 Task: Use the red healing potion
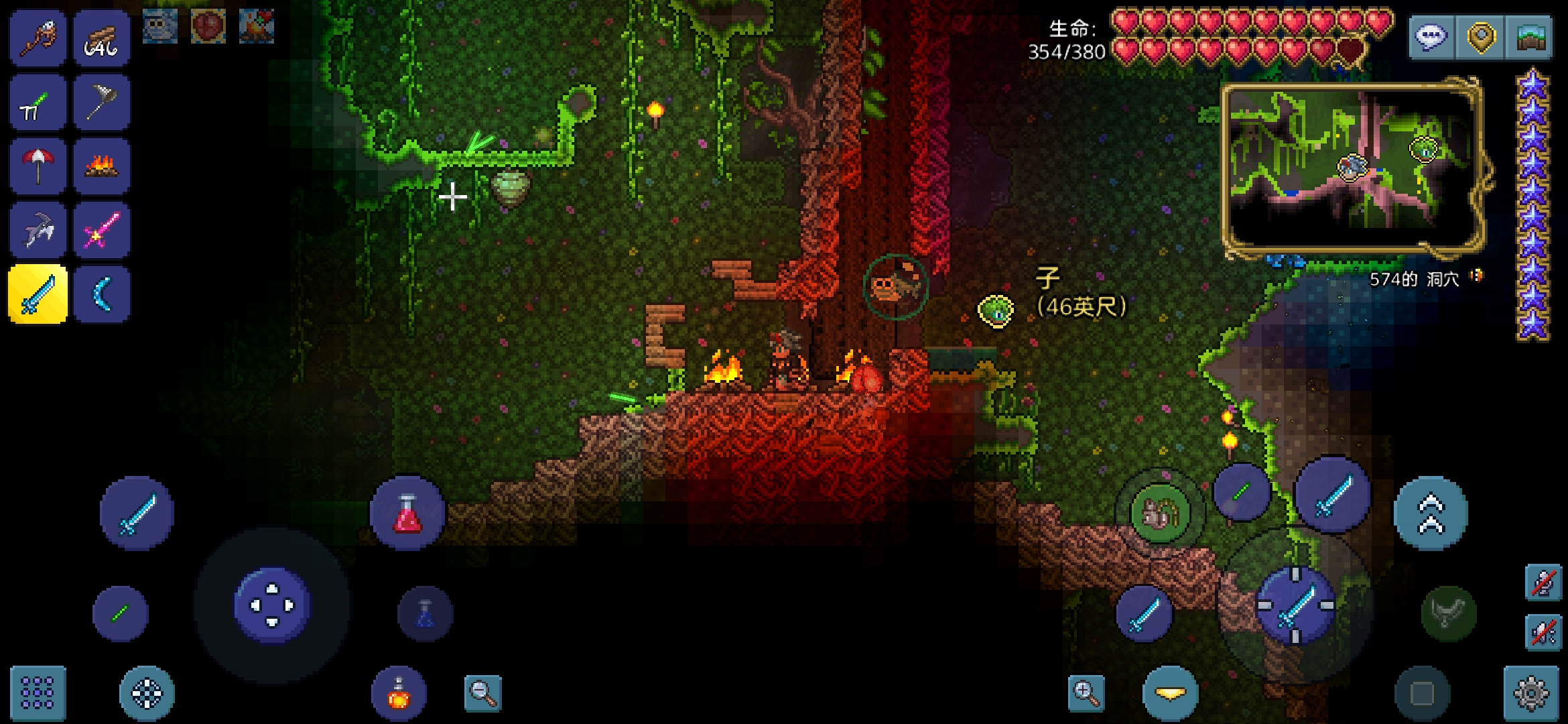pyautogui.click(x=407, y=514)
